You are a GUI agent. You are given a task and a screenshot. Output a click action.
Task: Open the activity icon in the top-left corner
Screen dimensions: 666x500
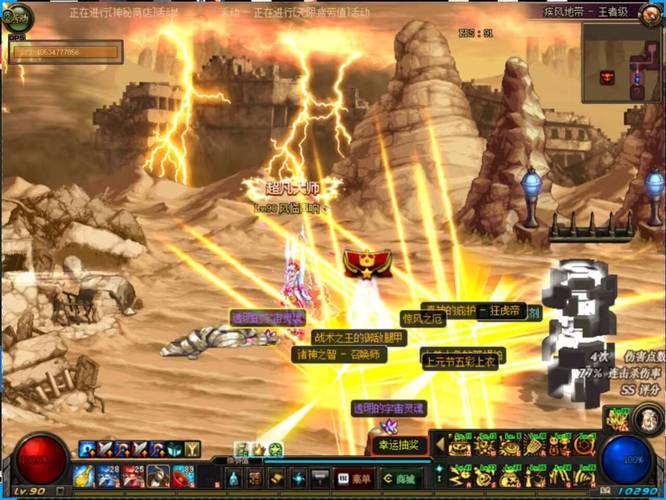[x=18, y=17]
